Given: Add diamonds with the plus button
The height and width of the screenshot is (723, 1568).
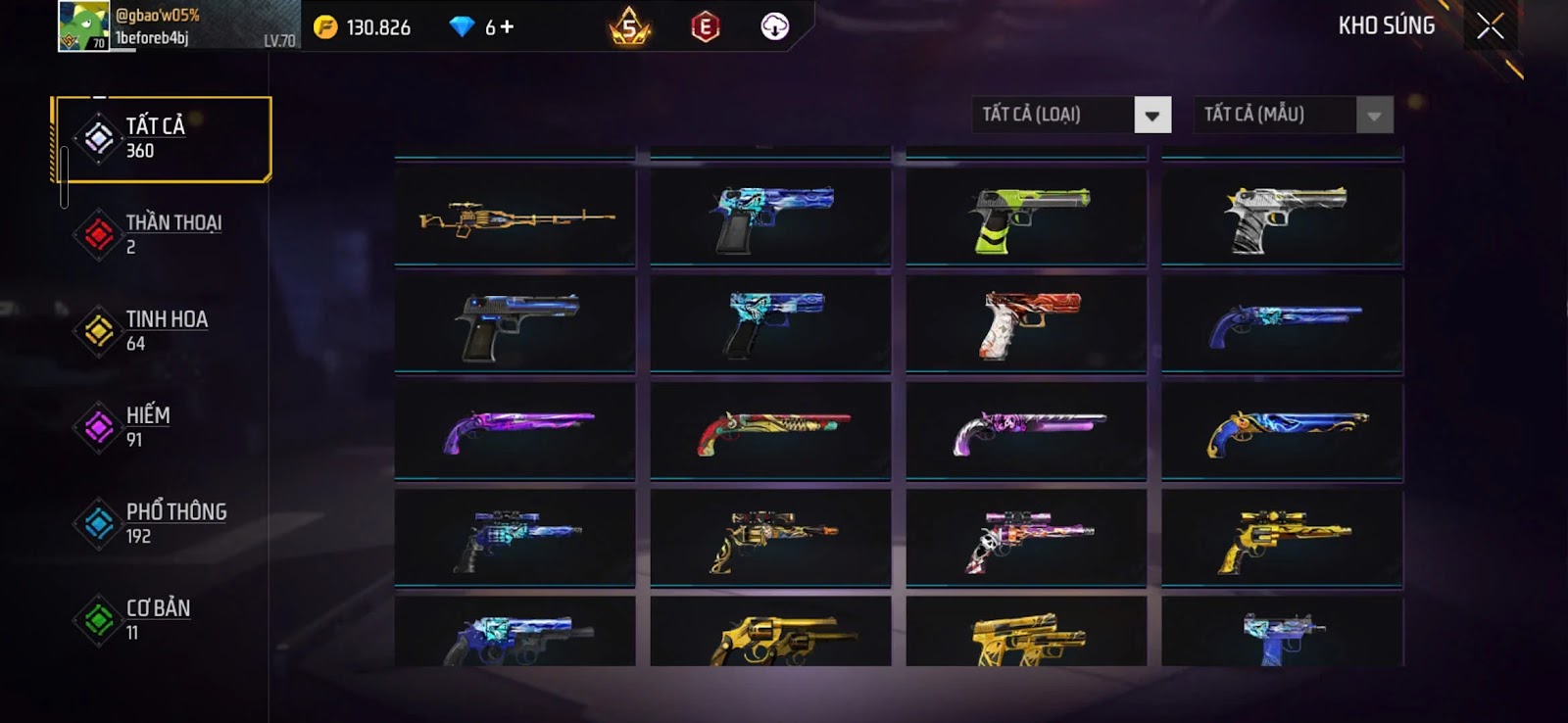Looking at the screenshot, I should [x=507, y=27].
